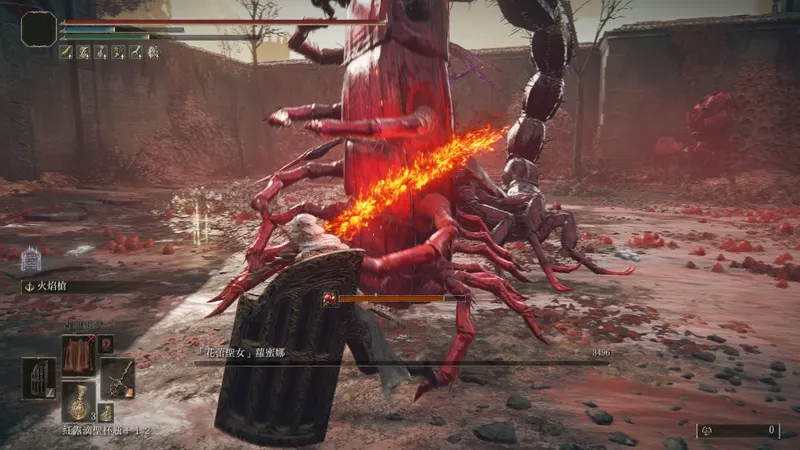This screenshot has height=450, width=800.
Task: Click the empty octagonal frame beside the health bar
Action: 38,29
